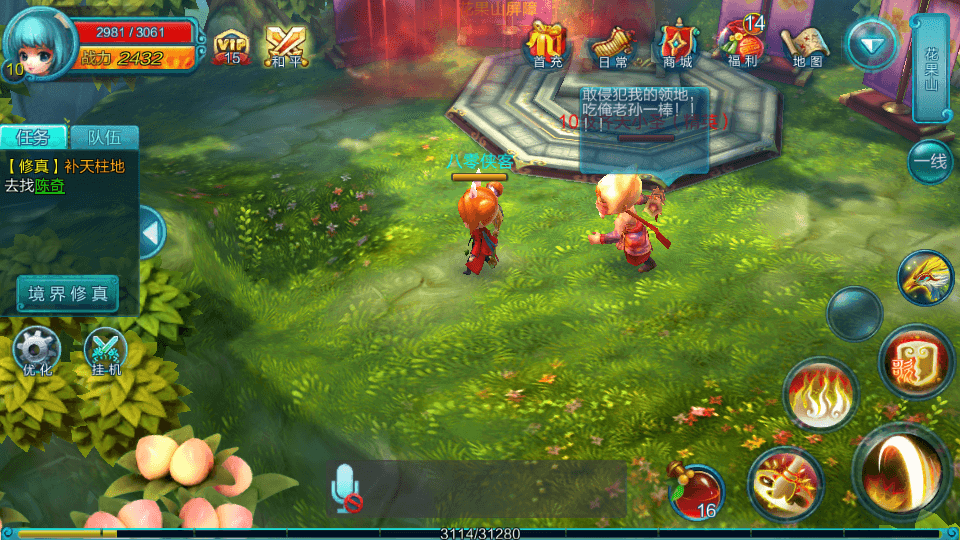Open the 一线 channel line selector
Screen dimensions: 960x540
[932, 162]
